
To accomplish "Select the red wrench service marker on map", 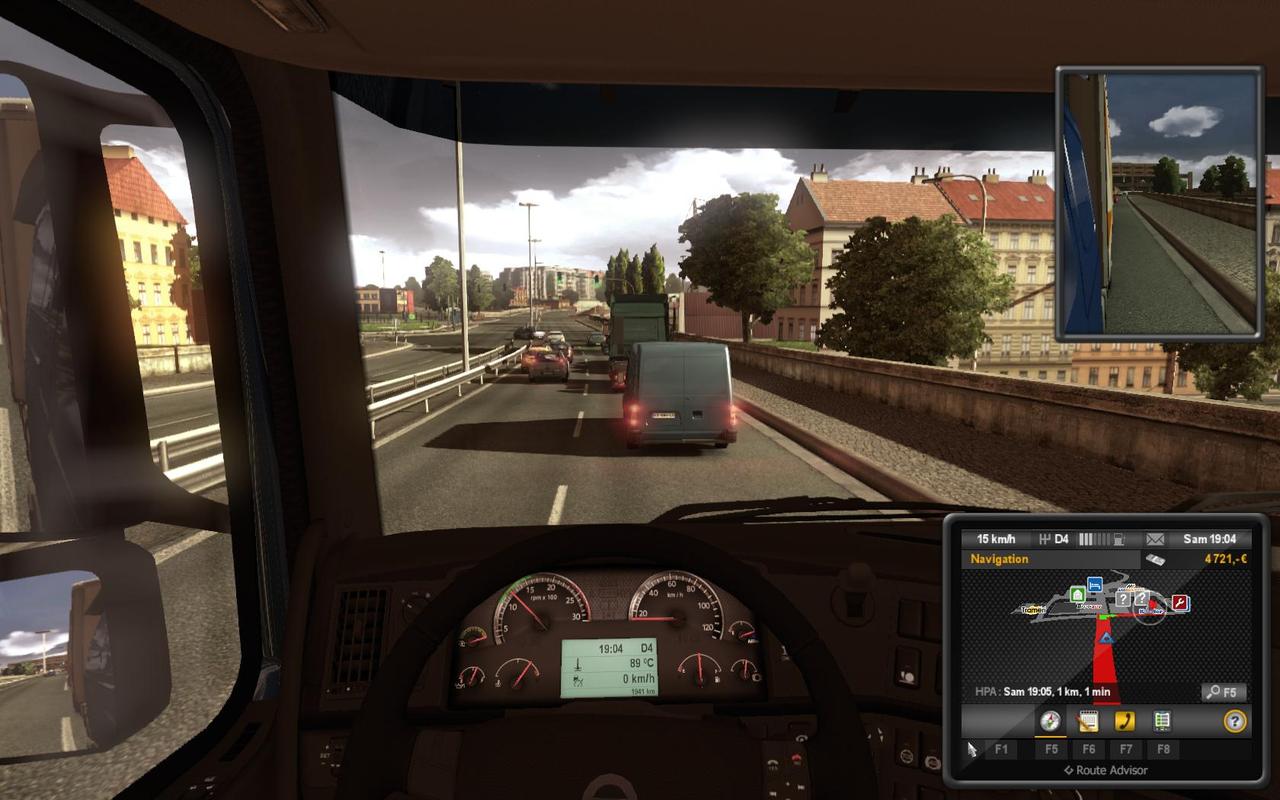I will (x=1180, y=603).
